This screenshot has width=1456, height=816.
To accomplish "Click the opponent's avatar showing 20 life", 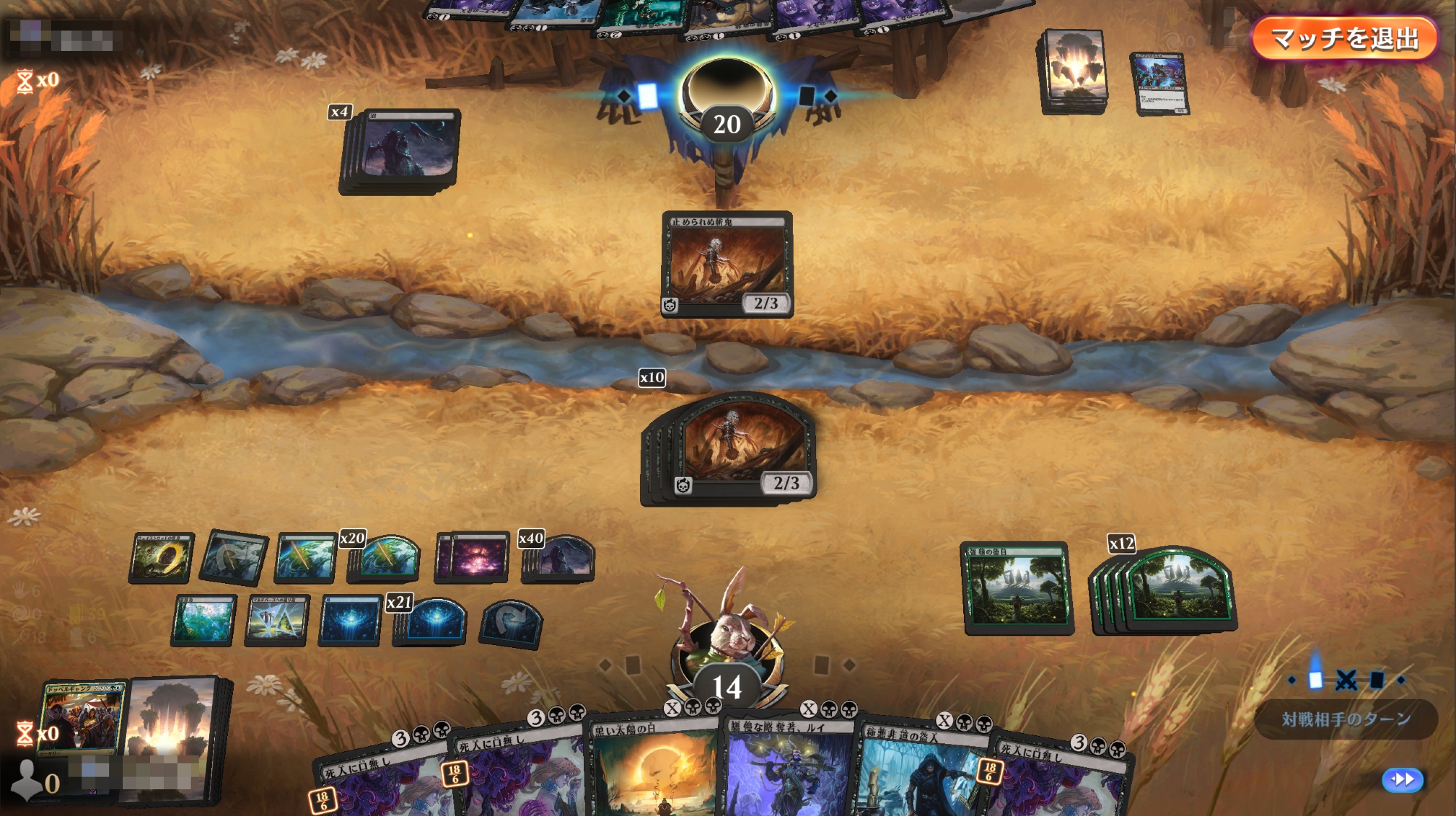I will 727,98.
